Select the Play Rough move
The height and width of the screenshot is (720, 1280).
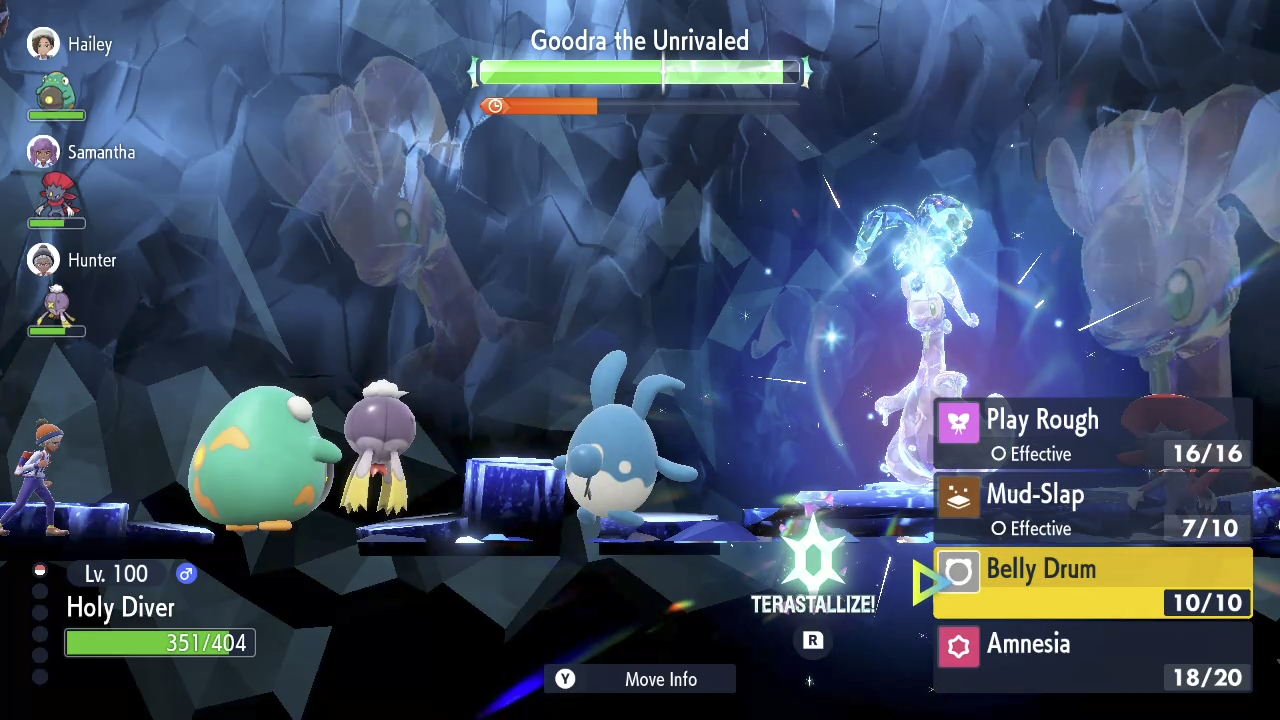pos(1092,434)
